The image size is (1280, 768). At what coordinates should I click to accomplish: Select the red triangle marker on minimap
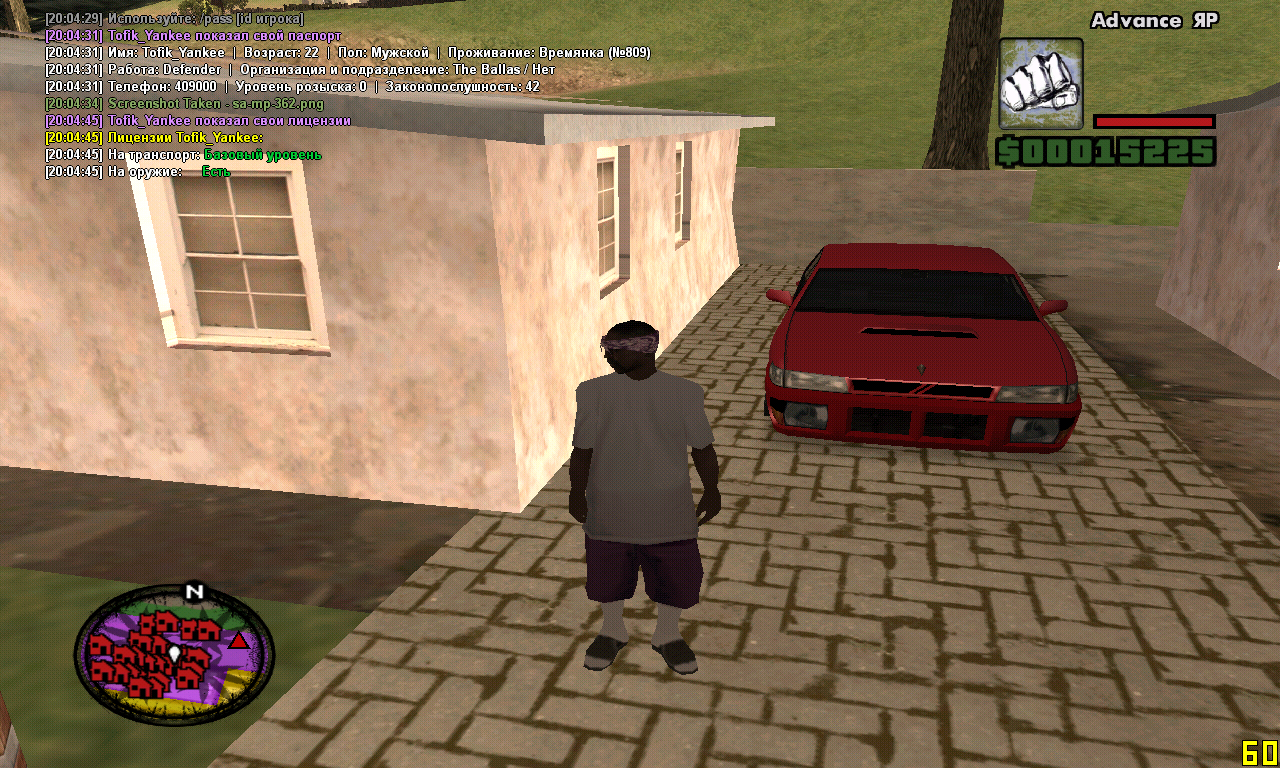tap(238, 640)
